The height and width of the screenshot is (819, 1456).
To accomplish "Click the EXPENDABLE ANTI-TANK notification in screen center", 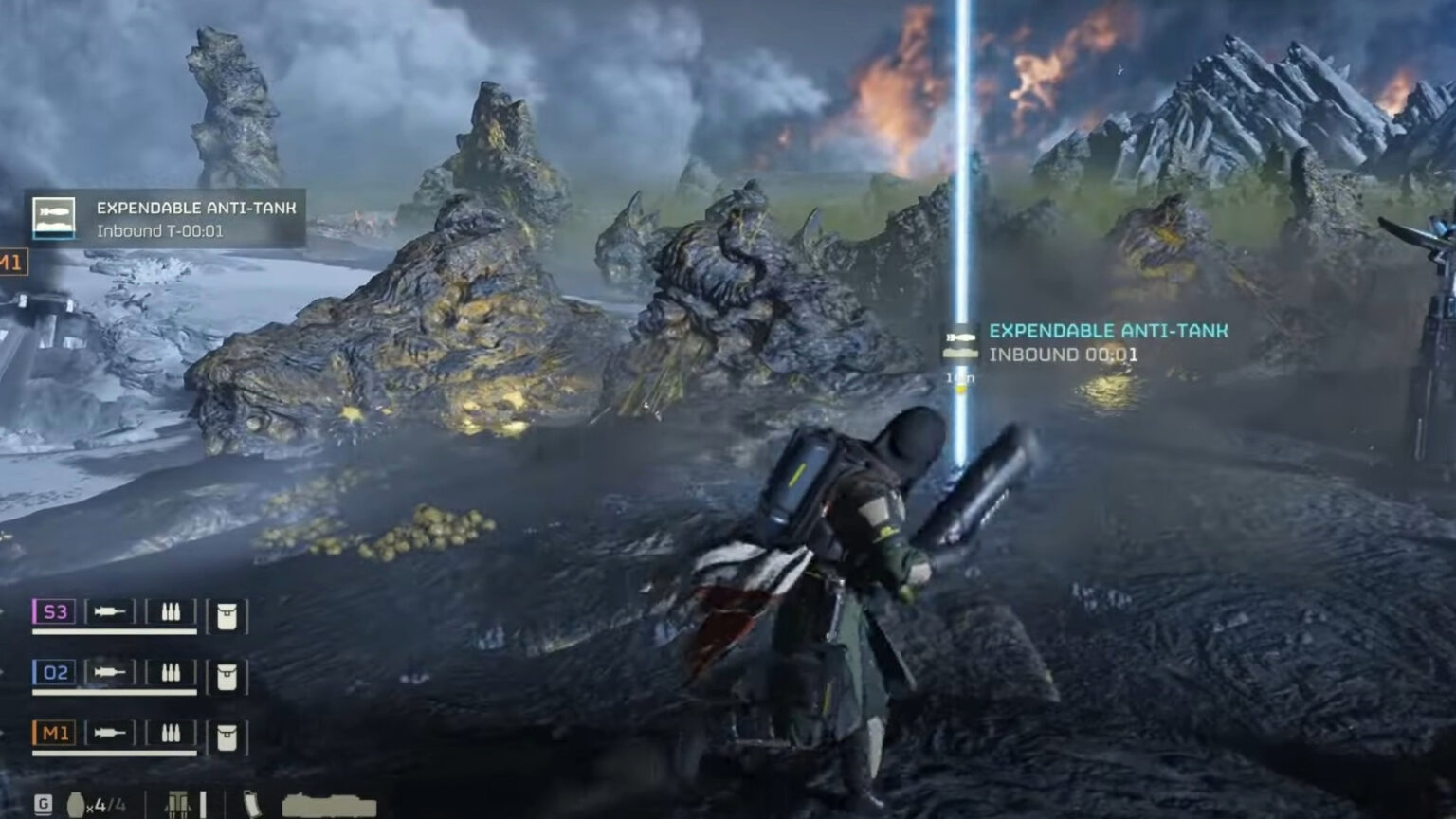I will [x=1107, y=331].
